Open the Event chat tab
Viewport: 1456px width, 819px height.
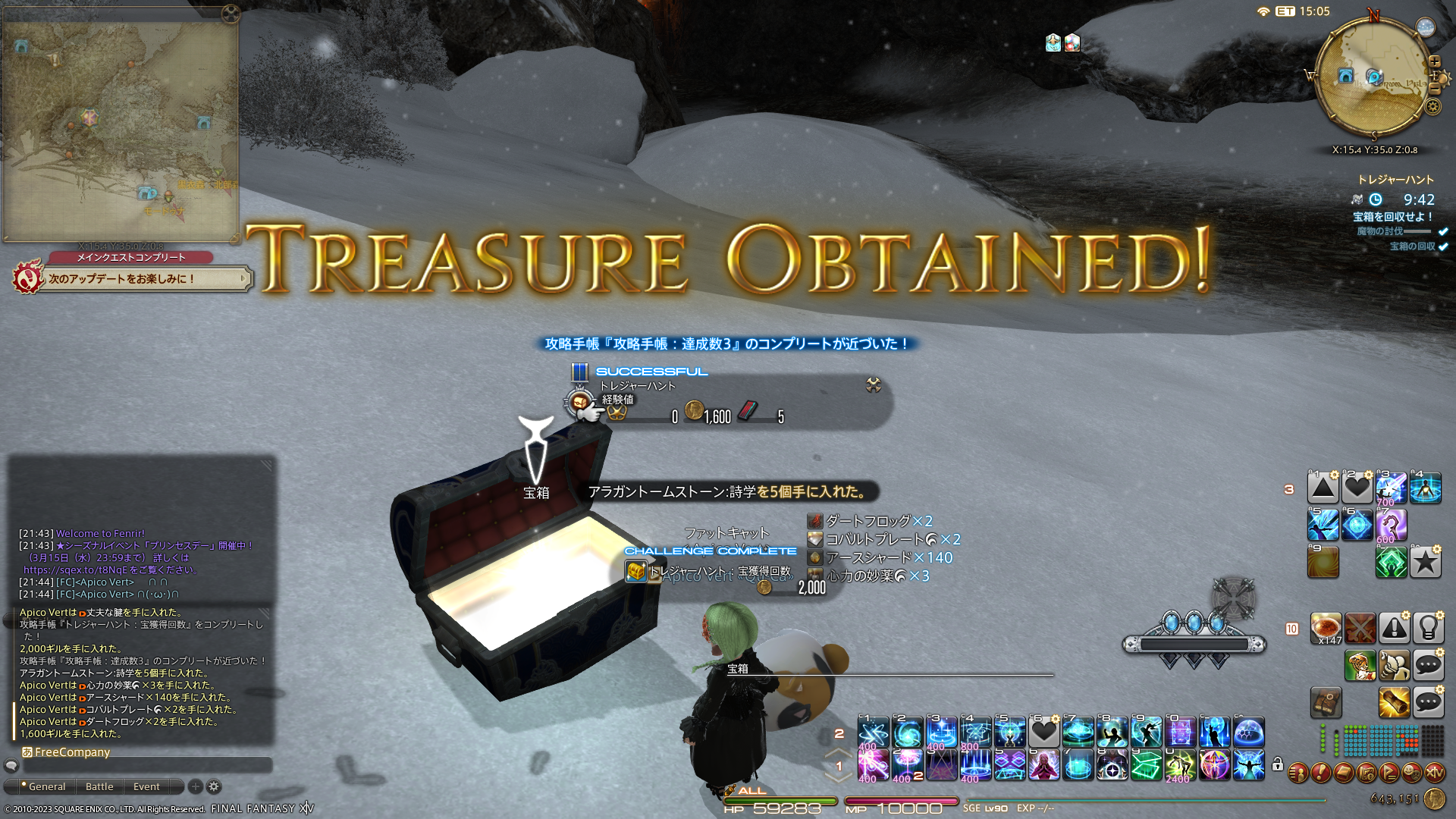(x=146, y=786)
